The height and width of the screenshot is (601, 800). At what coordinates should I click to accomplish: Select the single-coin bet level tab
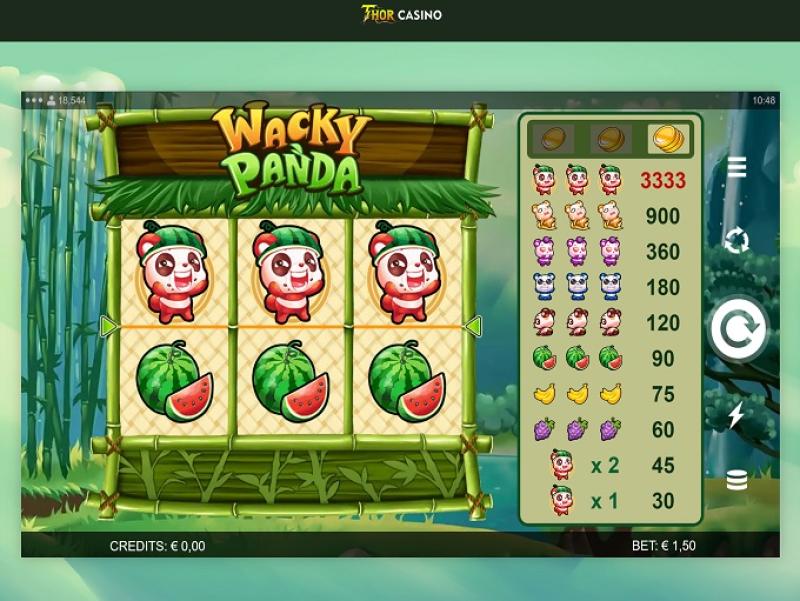pyautogui.click(x=553, y=138)
